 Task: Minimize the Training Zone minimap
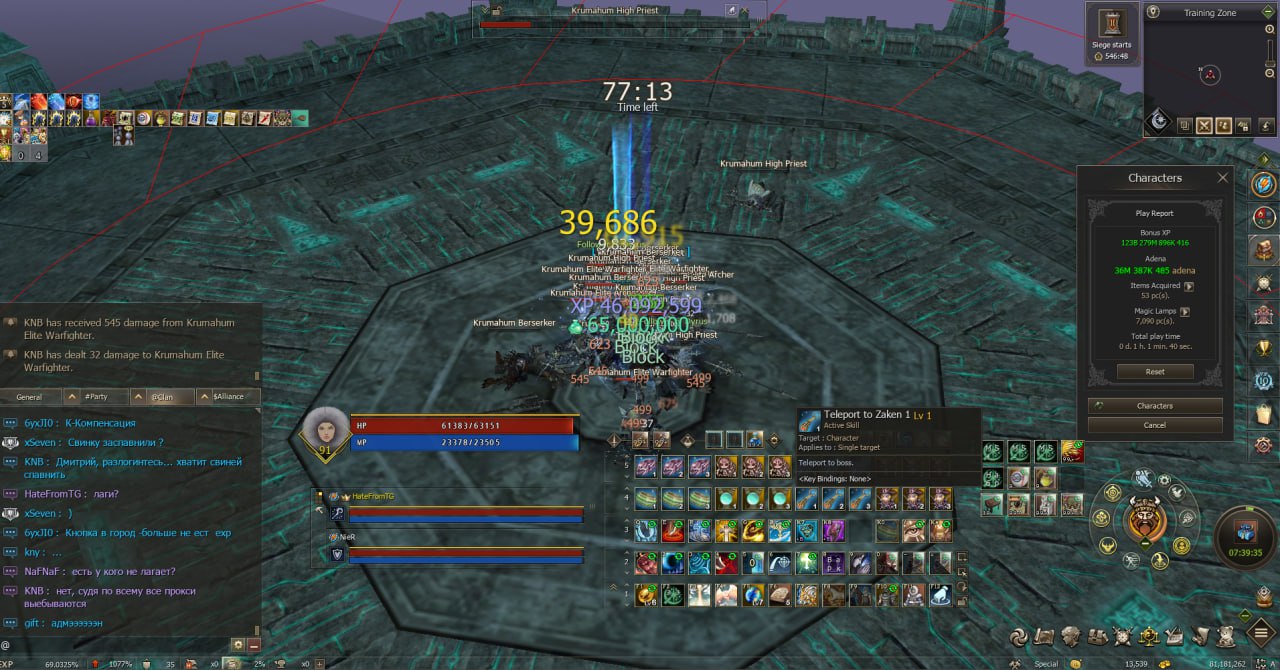tap(1267, 13)
